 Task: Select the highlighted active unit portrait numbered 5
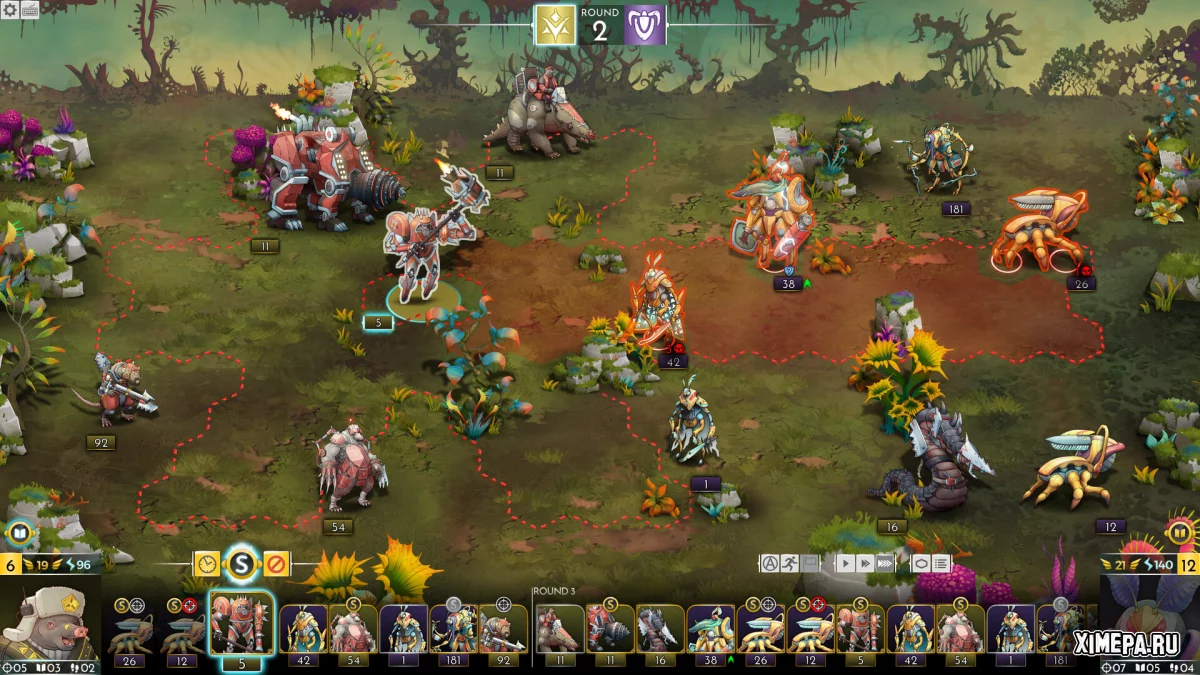[240, 625]
